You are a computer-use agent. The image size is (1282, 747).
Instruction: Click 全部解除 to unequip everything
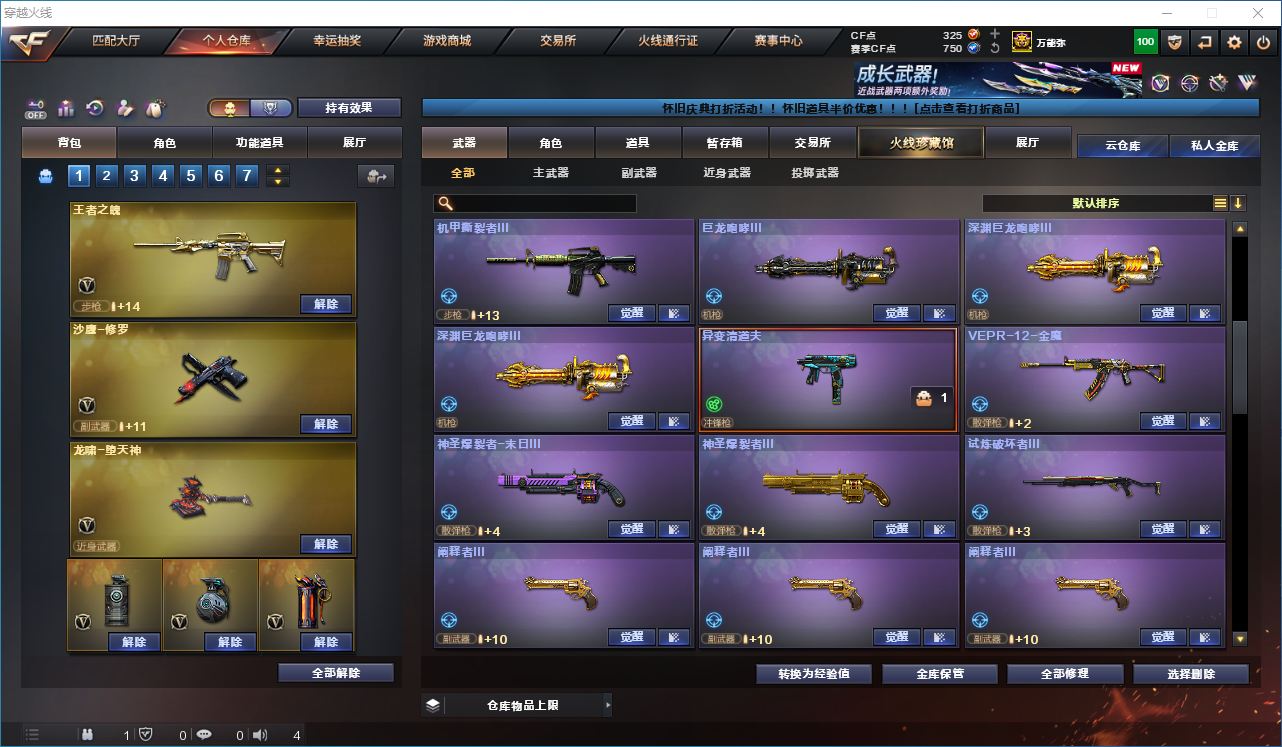336,673
